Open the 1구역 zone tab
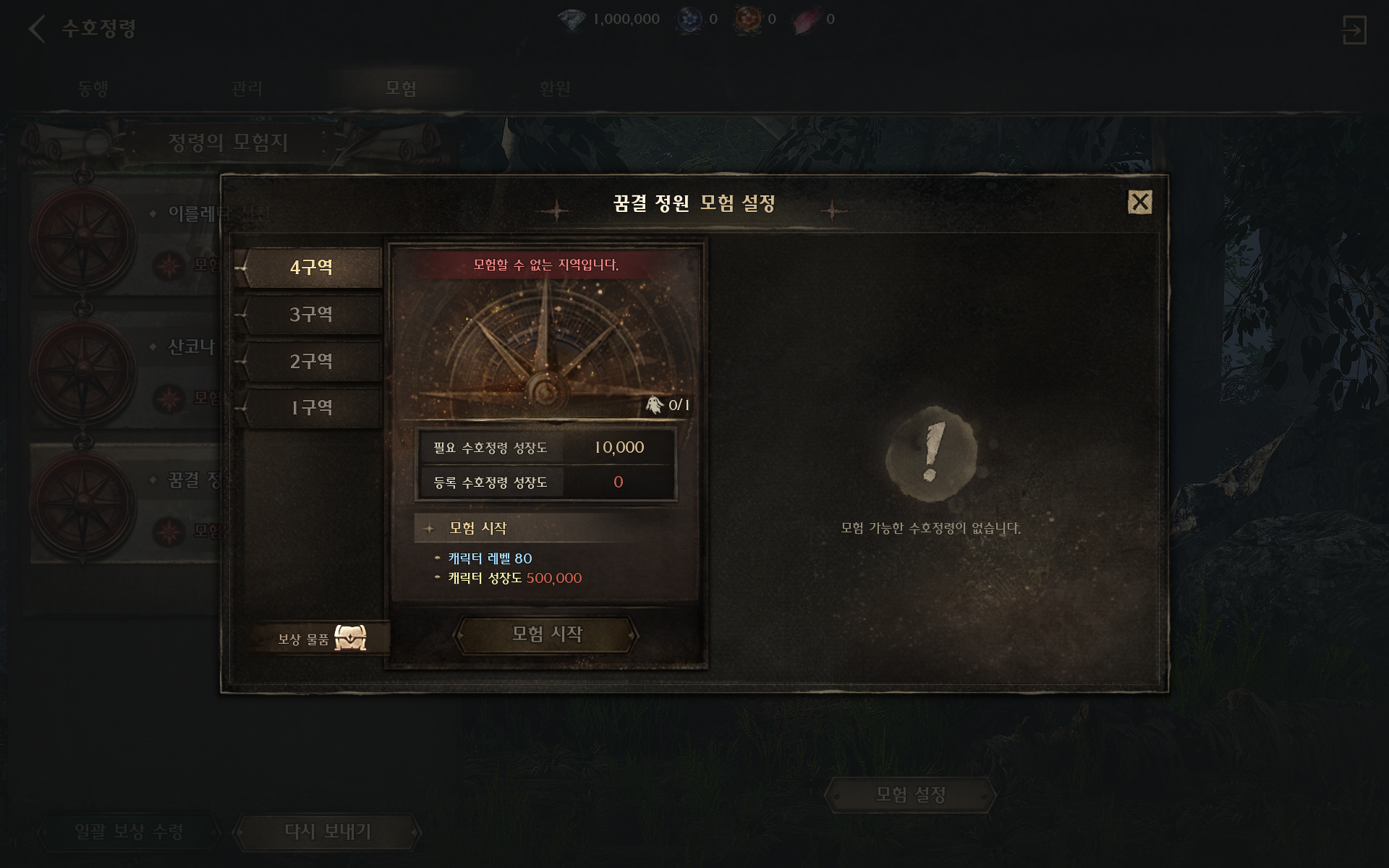This screenshot has width=1389, height=868. 311,408
